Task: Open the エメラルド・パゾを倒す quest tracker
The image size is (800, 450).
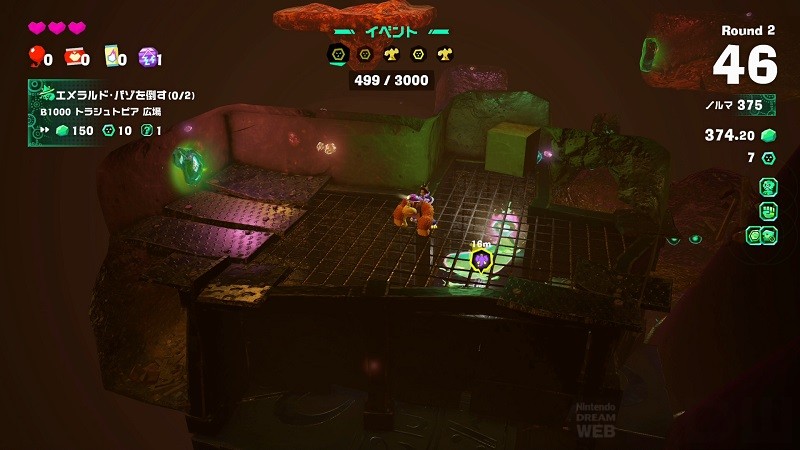Action: pyautogui.click(x=96, y=113)
